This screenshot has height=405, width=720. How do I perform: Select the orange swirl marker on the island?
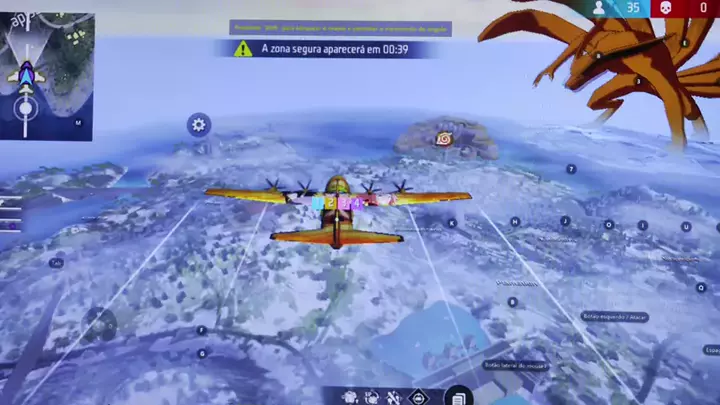click(x=443, y=139)
